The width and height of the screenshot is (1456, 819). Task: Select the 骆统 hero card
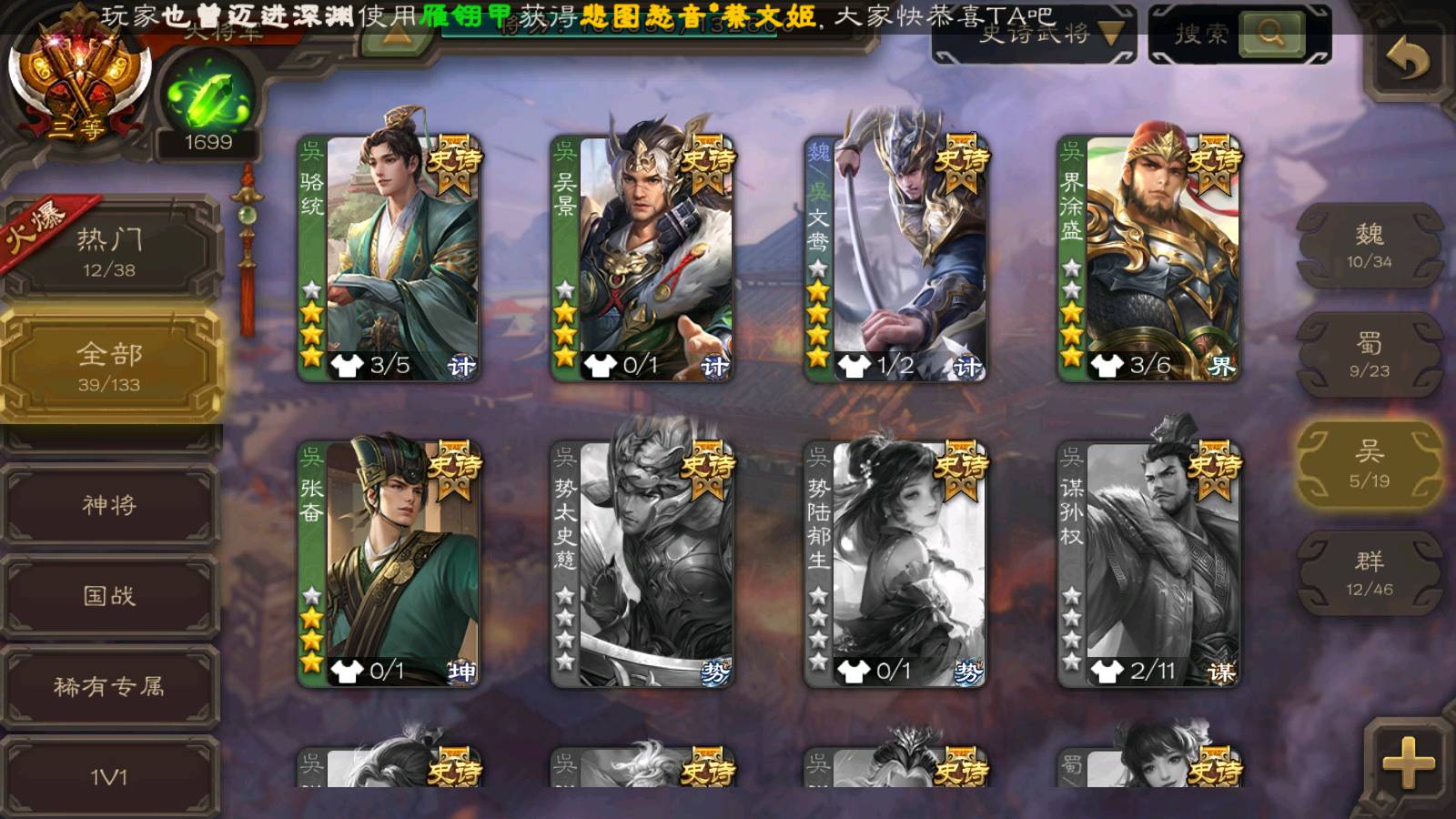coord(389,258)
